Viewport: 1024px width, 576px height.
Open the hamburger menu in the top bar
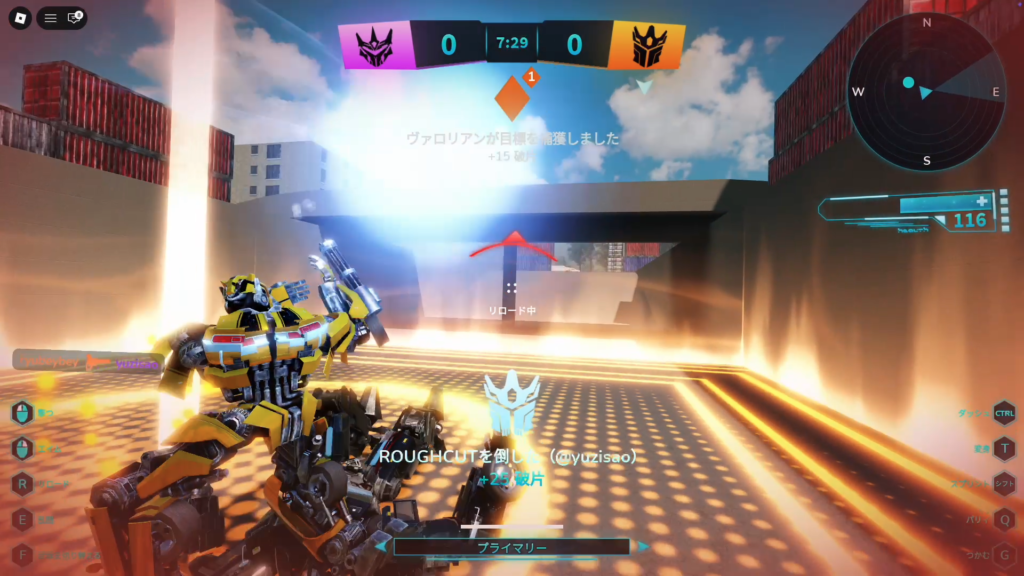point(50,18)
